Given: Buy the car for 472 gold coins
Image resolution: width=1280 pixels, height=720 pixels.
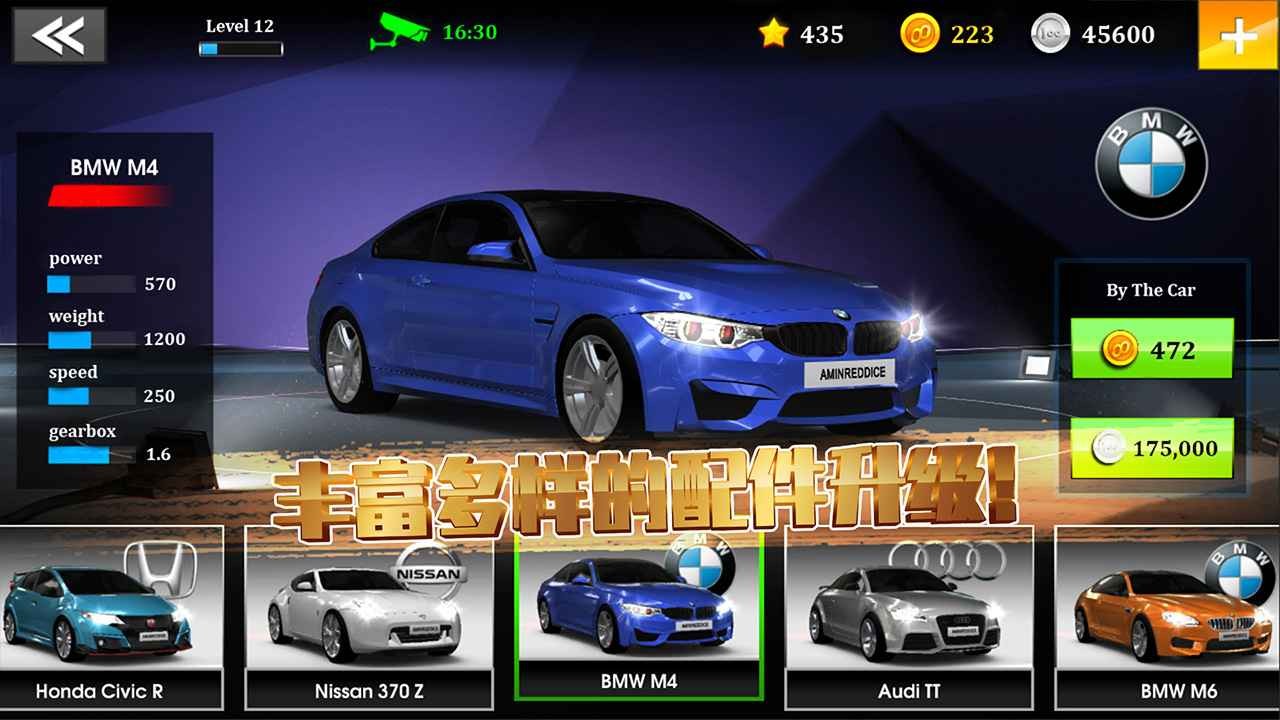Looking at the screenshot, I should (x=1151, y=349).
